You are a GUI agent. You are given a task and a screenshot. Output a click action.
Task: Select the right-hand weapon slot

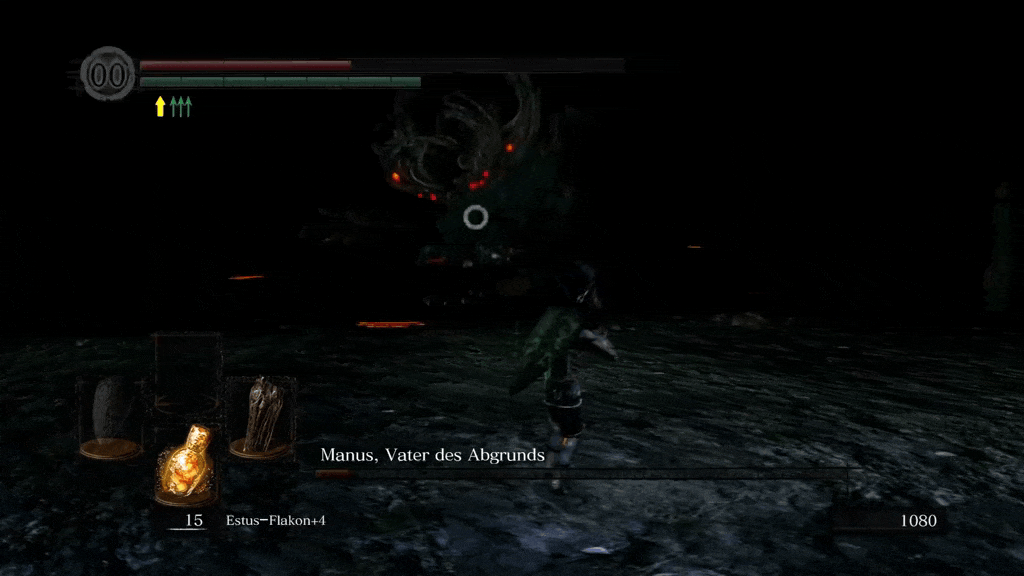(x=260, y=415)
